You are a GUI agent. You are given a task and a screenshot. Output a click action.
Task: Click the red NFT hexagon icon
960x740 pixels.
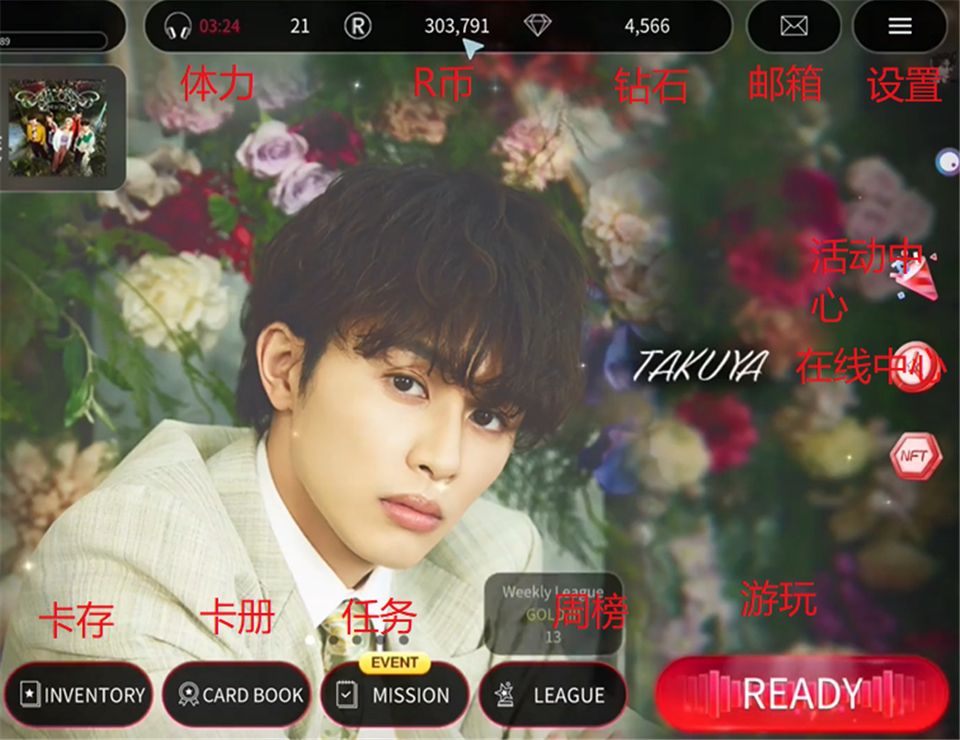(x=914, y=456)
